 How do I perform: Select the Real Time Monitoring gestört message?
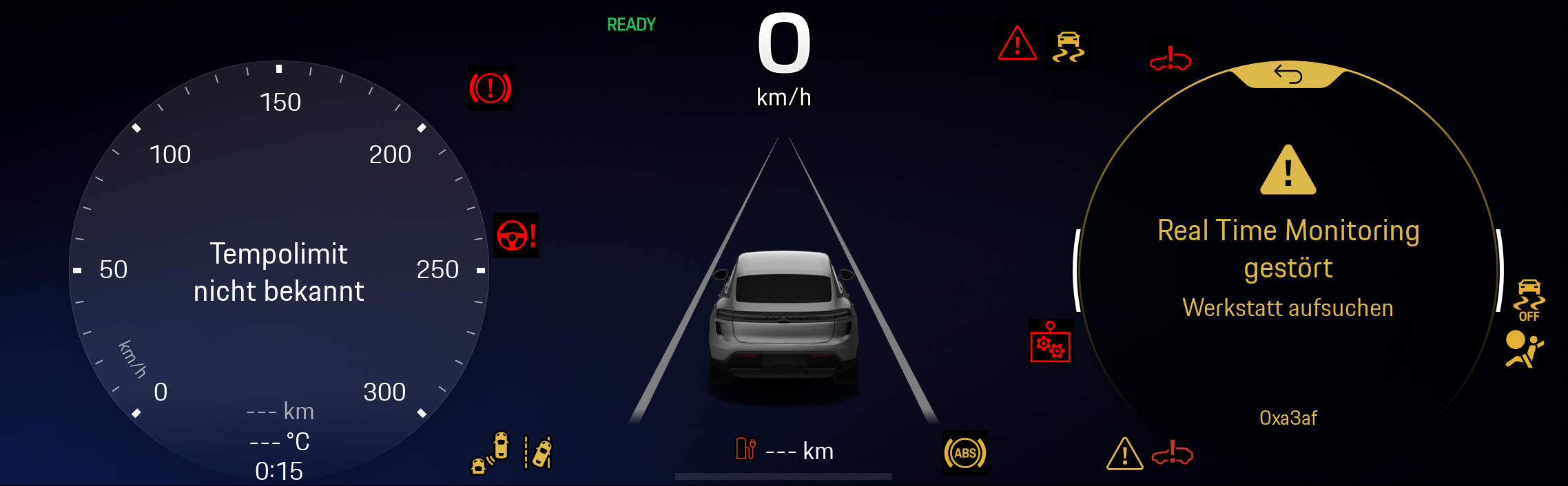(1288, 249)
